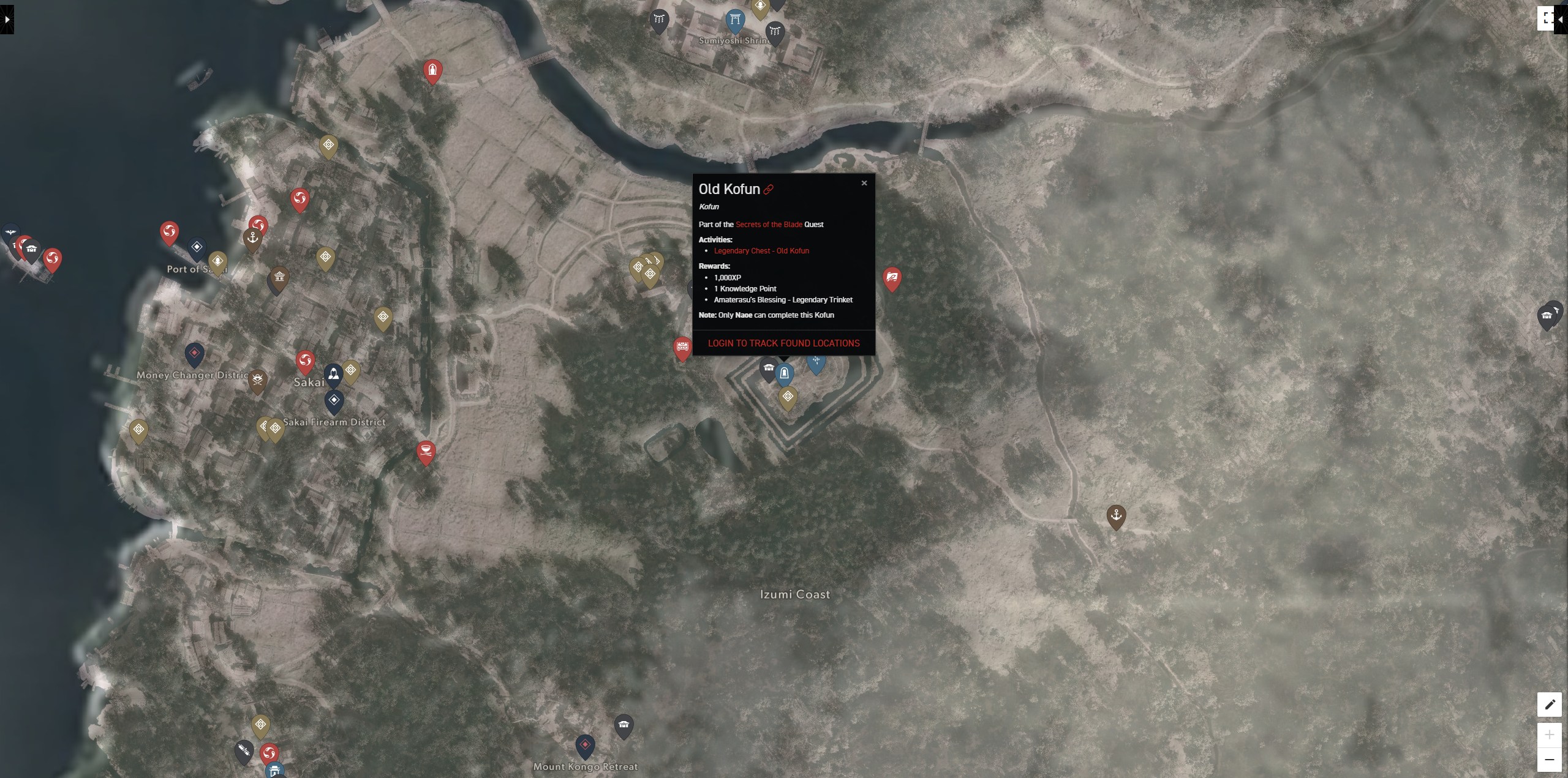The height and width of the screenshot is (778, 1568).
Task: Select the blue Kofun entrance marker on the mound
Action: pyautogui.click(x=785, y=372)
